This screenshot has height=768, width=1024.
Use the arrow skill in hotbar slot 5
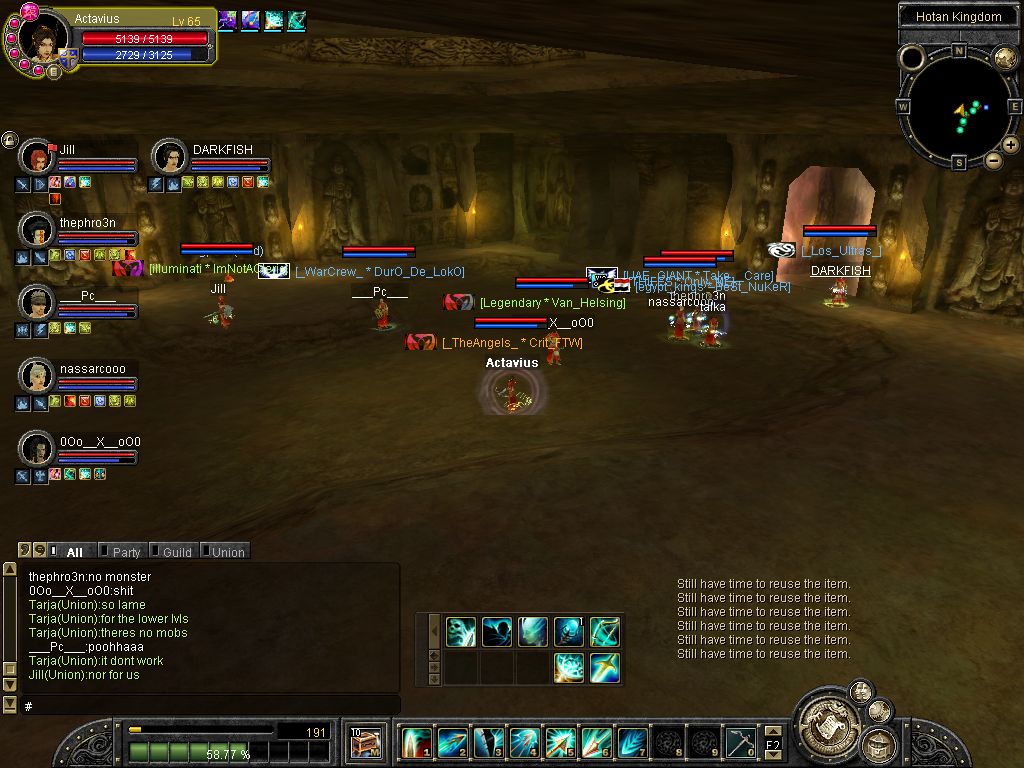coord(560,743)
